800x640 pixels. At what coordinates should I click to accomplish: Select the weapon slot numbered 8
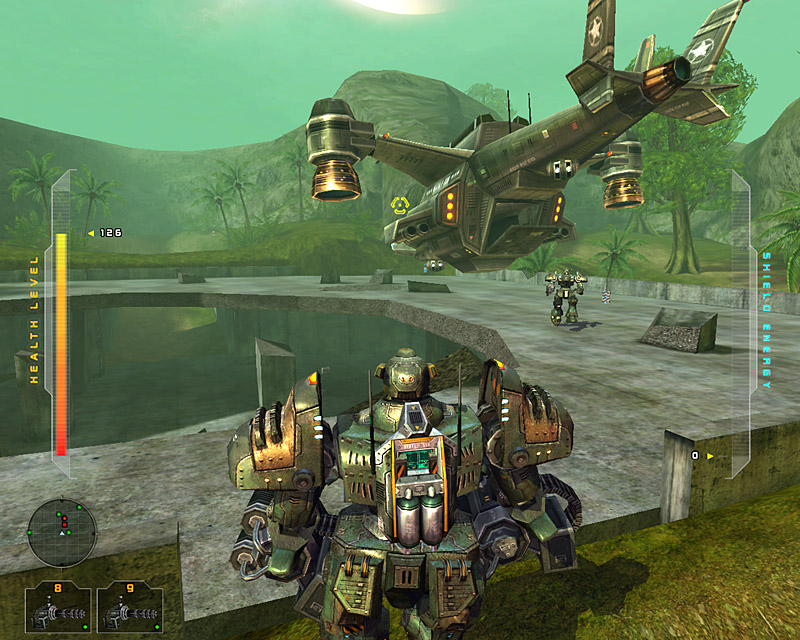point(58,607)
